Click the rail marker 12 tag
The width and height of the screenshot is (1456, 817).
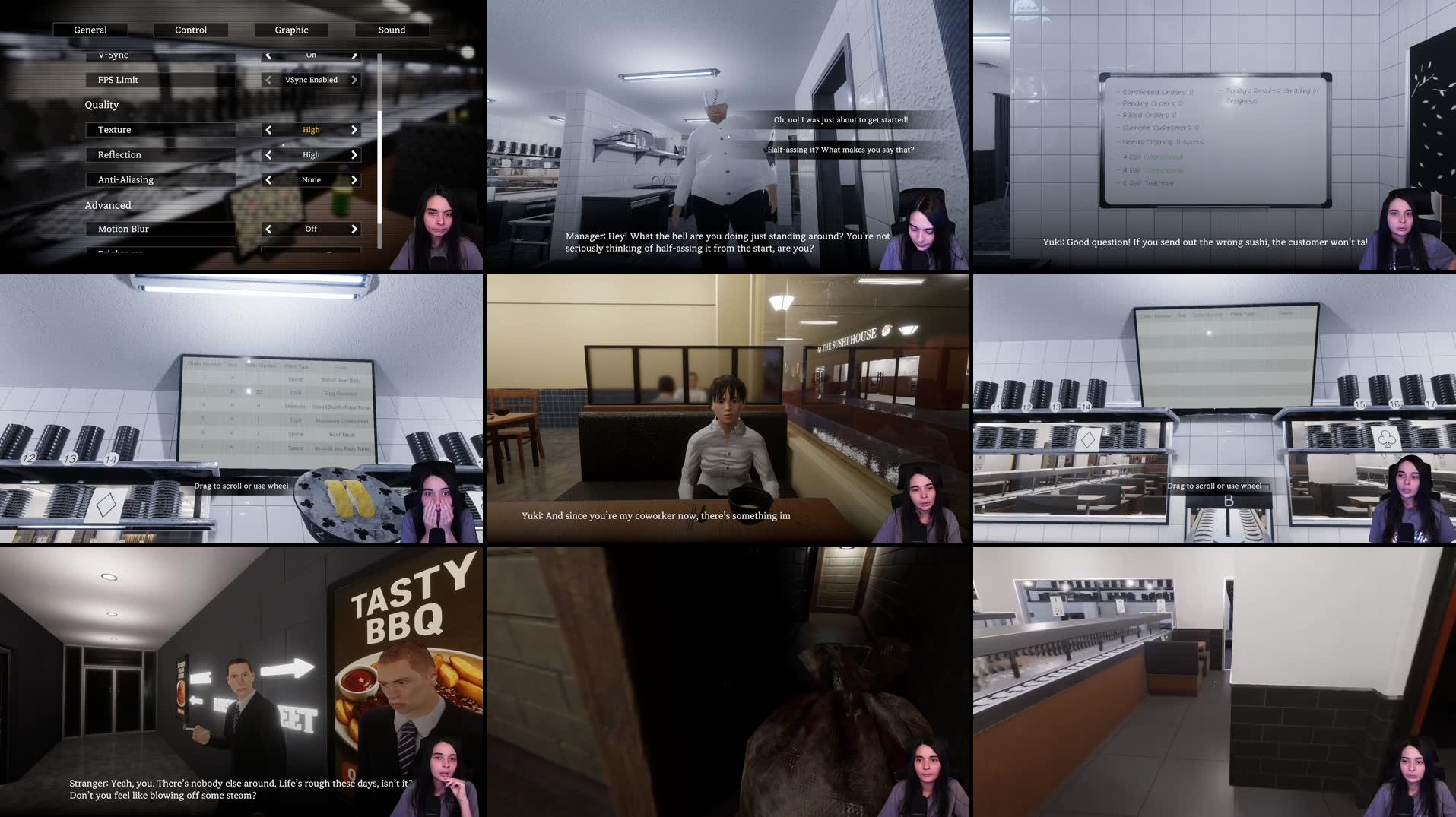[28, 458]
